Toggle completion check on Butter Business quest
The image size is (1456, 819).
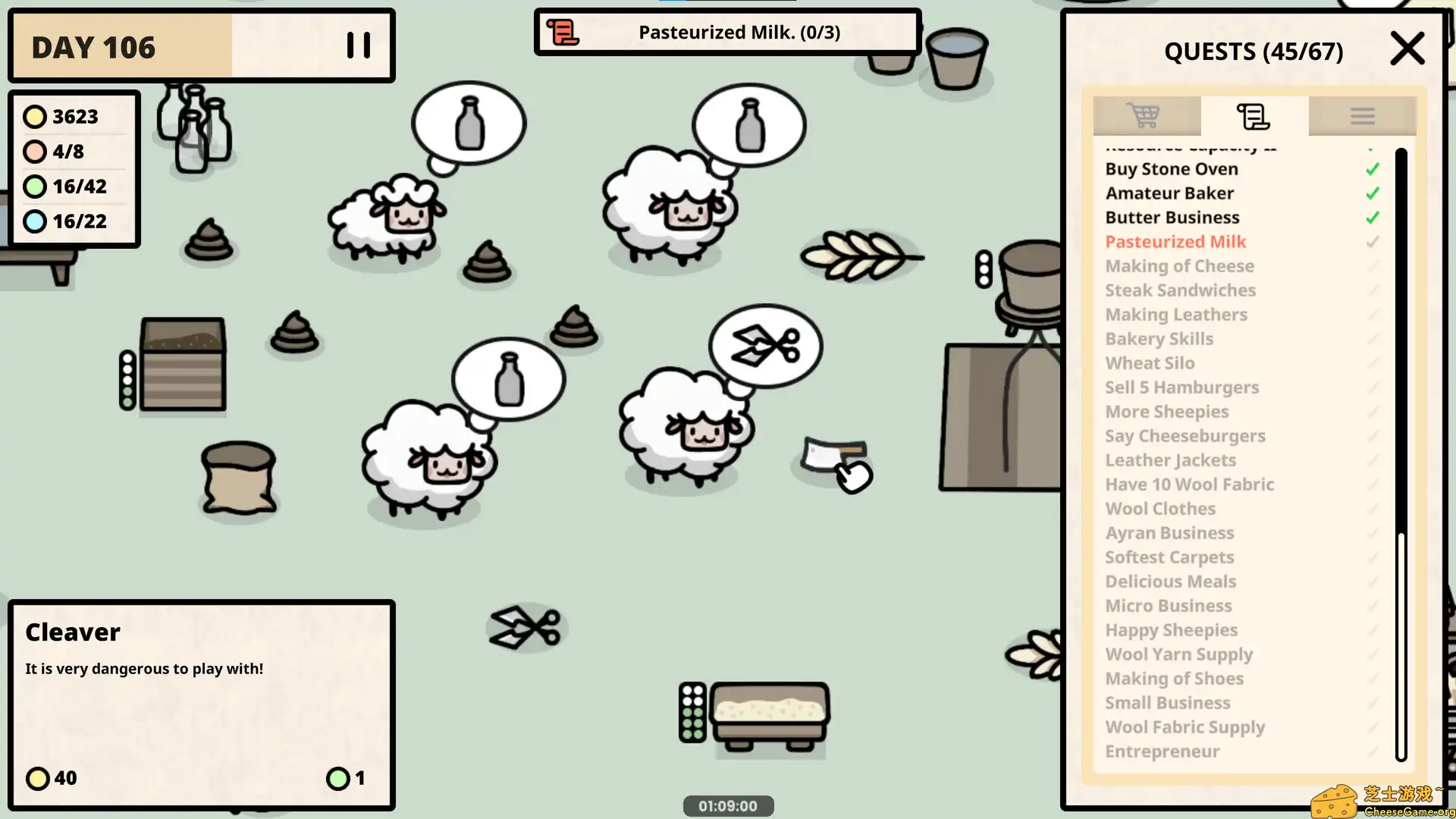click(1372, 218)
